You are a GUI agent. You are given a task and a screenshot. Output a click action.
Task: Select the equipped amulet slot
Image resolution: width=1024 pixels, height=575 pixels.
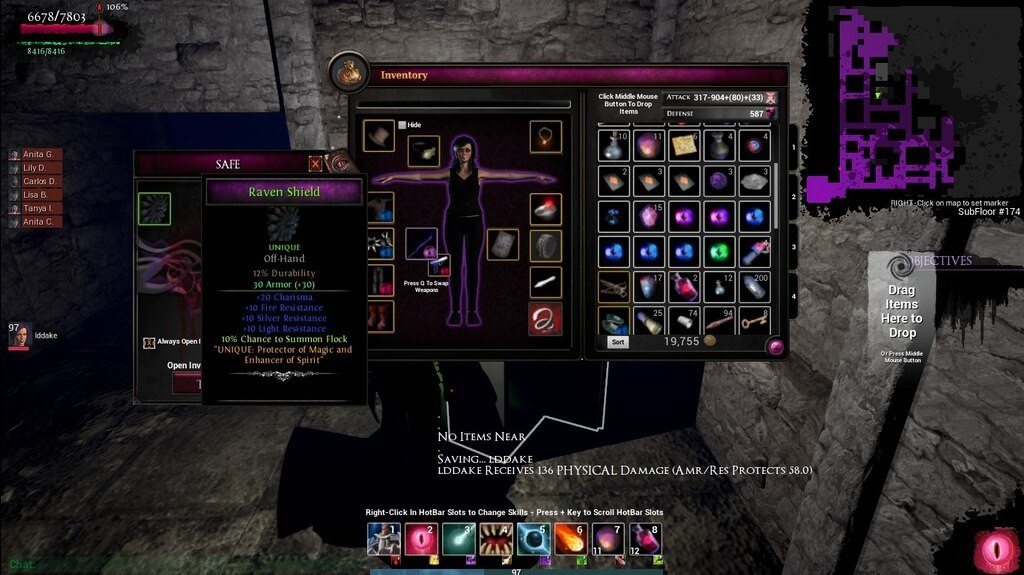pyautogui.click(x=545, y=136)
